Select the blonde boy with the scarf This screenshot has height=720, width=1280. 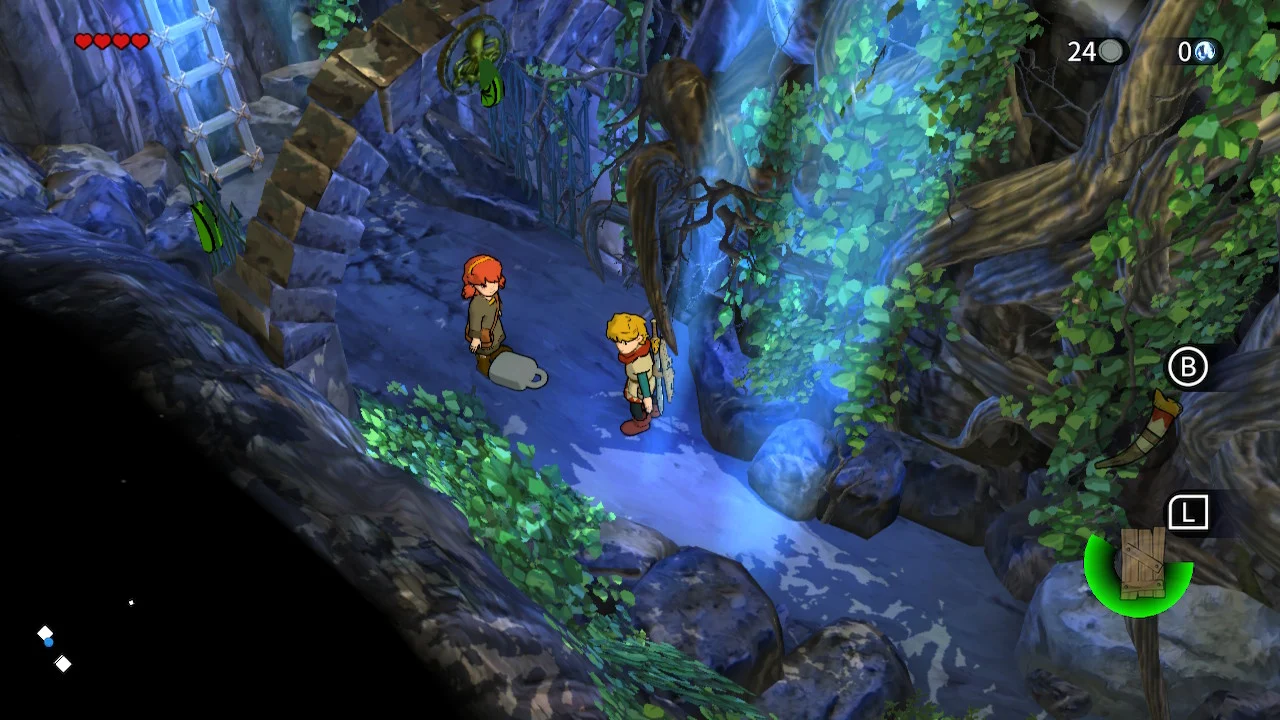(x=635, y=365)
